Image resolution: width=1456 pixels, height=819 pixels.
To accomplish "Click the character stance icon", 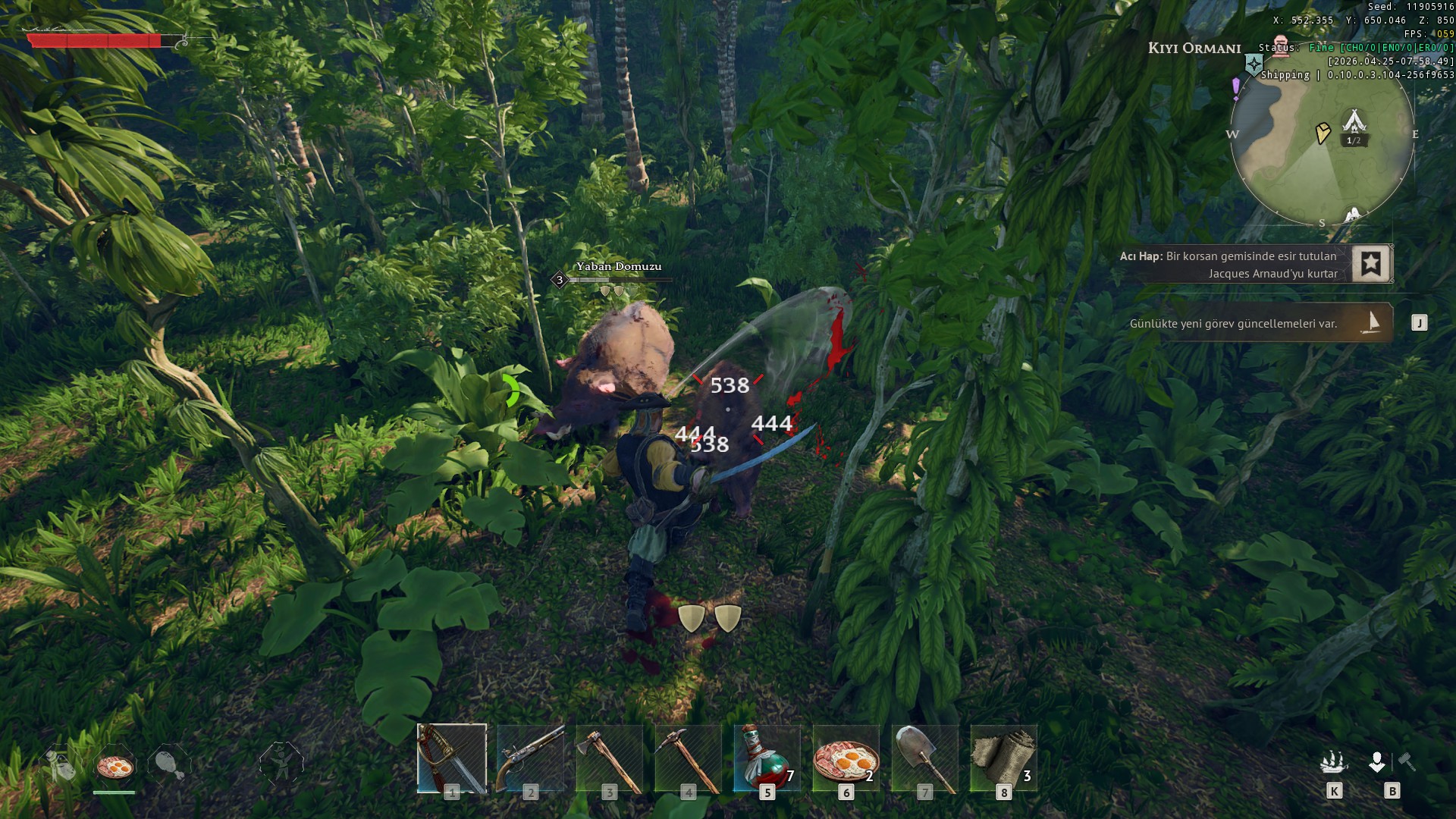I will point(281,763).
